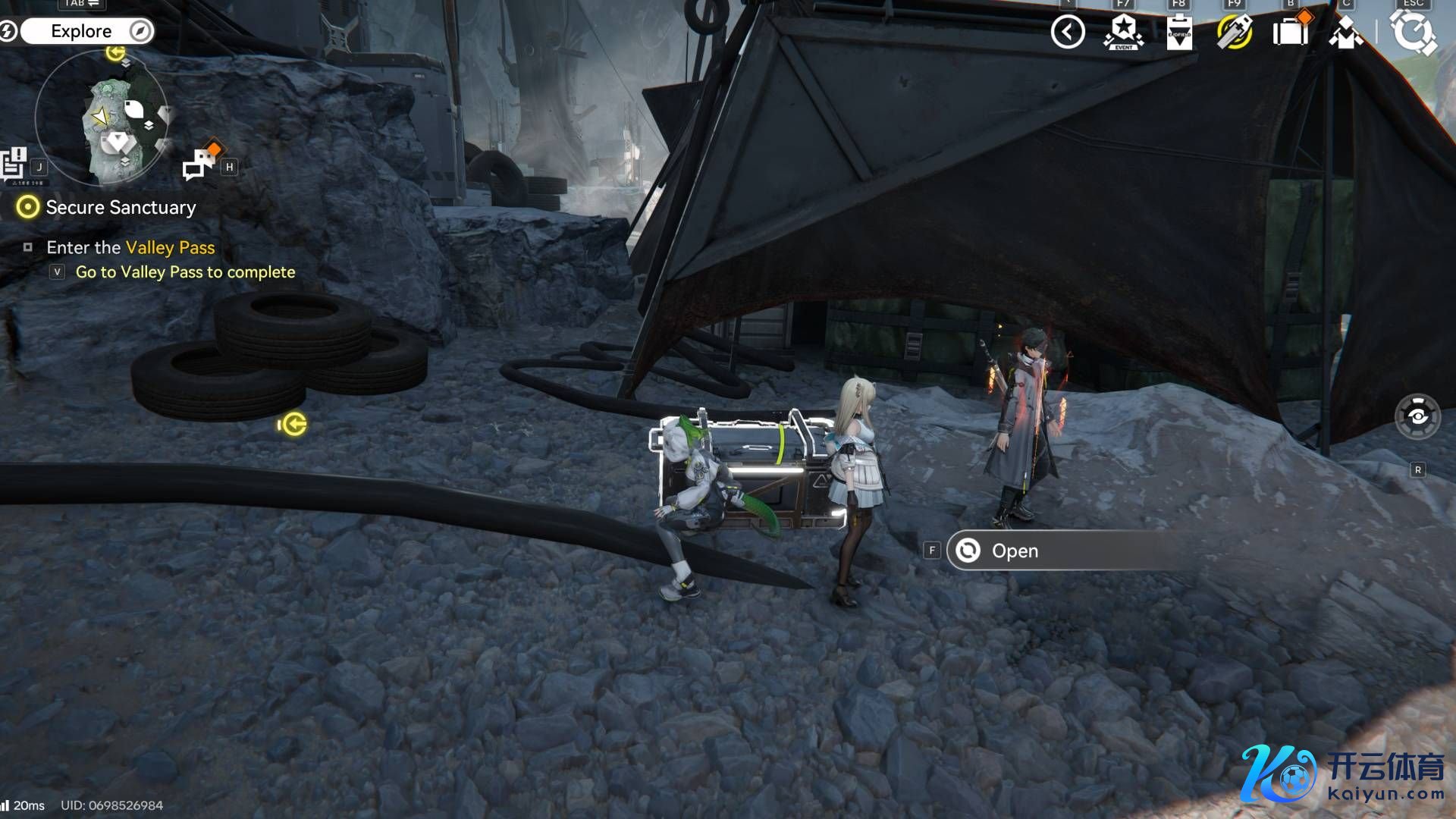This screenshot has height=819, width=1456.
Task: Open the mission log document icon
Action: pyautogui.click(x=14, y=163)
